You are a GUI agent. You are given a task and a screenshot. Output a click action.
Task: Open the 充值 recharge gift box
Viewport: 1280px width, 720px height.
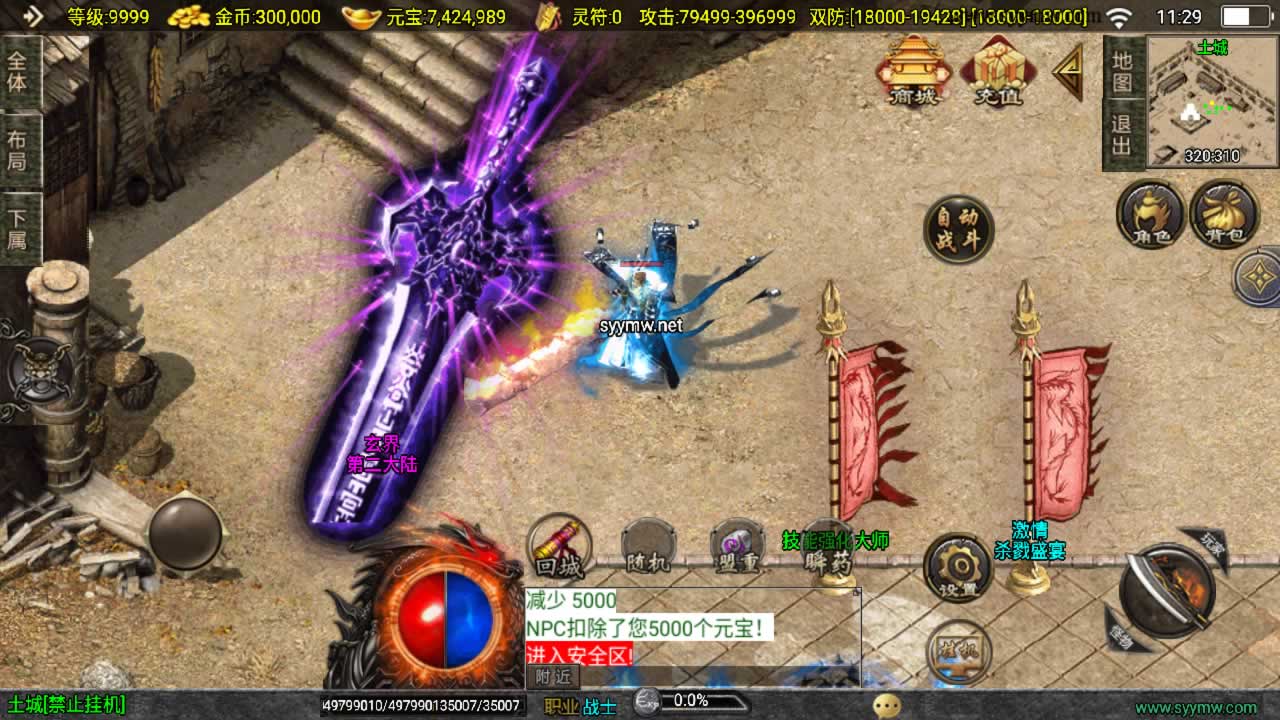click(998, 70)
